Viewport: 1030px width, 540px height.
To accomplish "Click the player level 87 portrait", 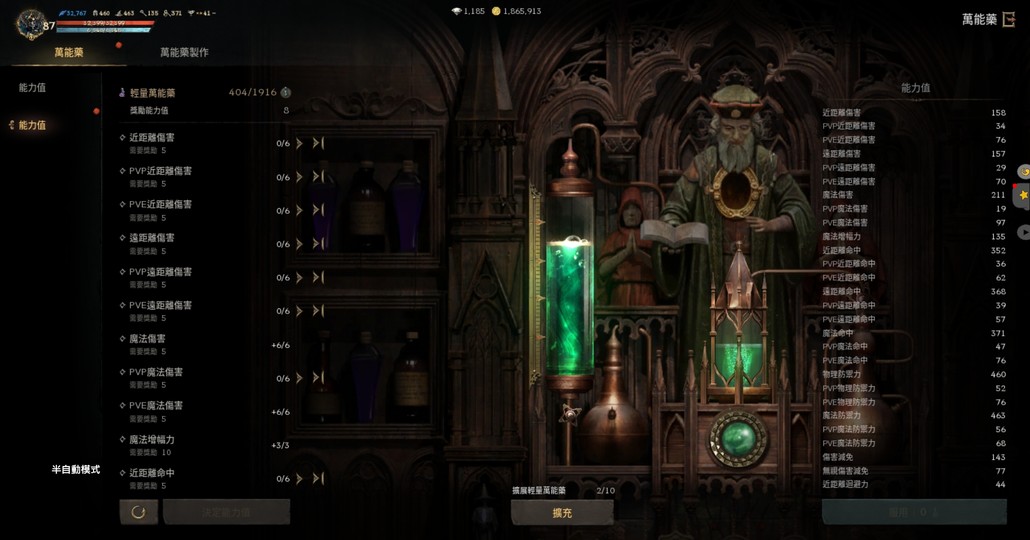I will (33, 24).
